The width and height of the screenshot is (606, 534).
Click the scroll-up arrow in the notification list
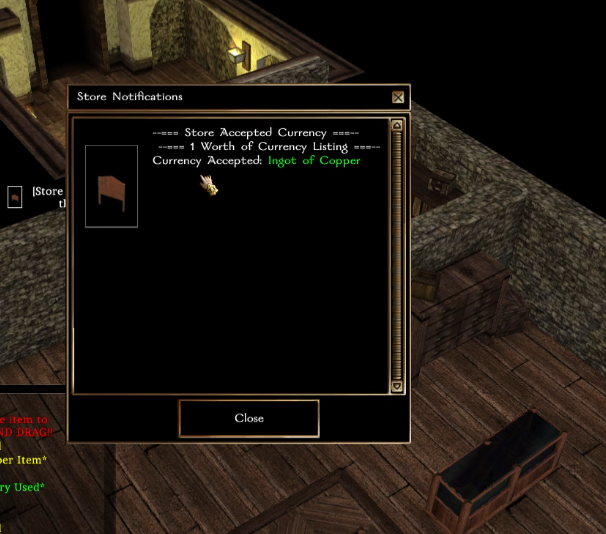[397, 126]
